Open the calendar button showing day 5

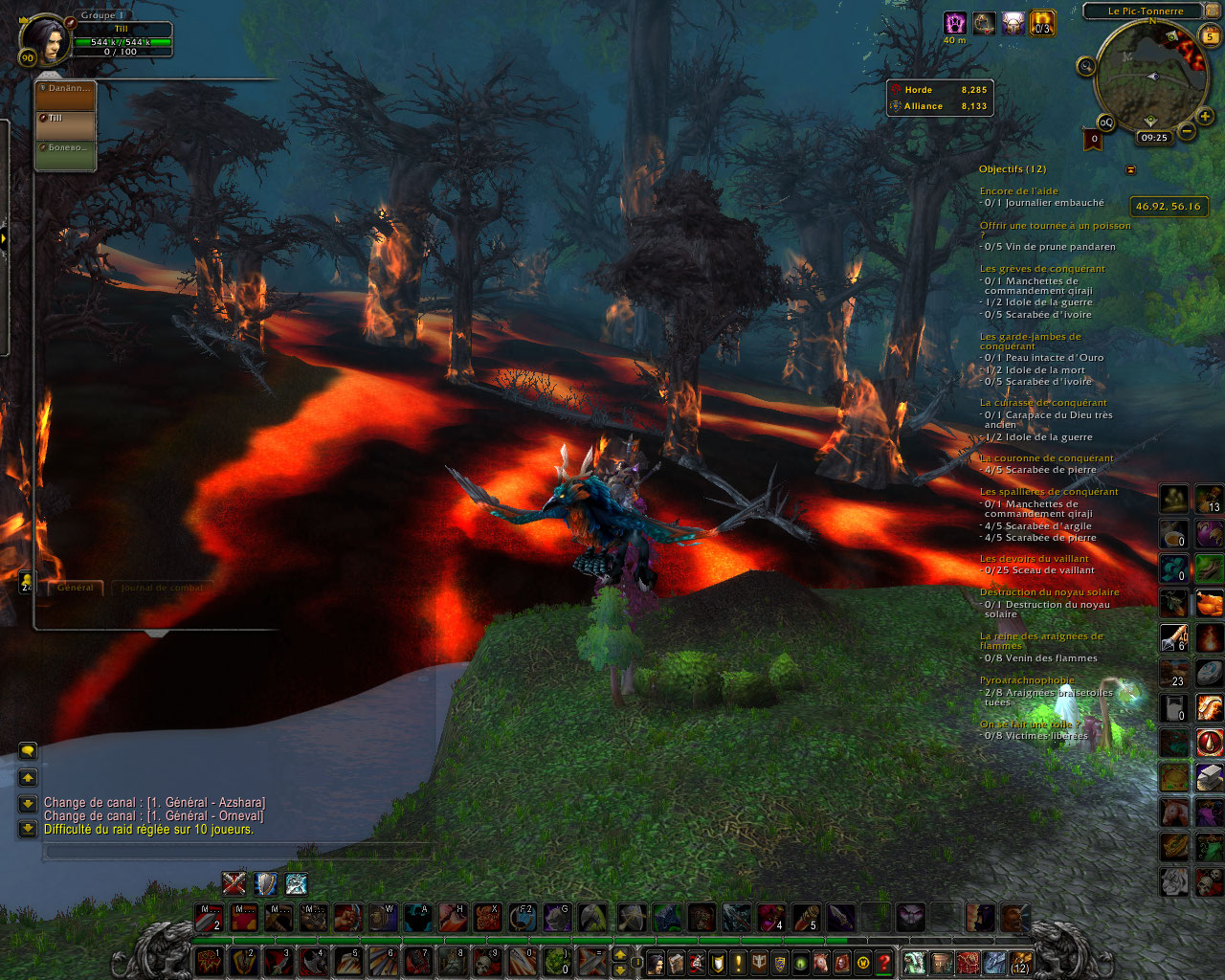[1210, 37]
